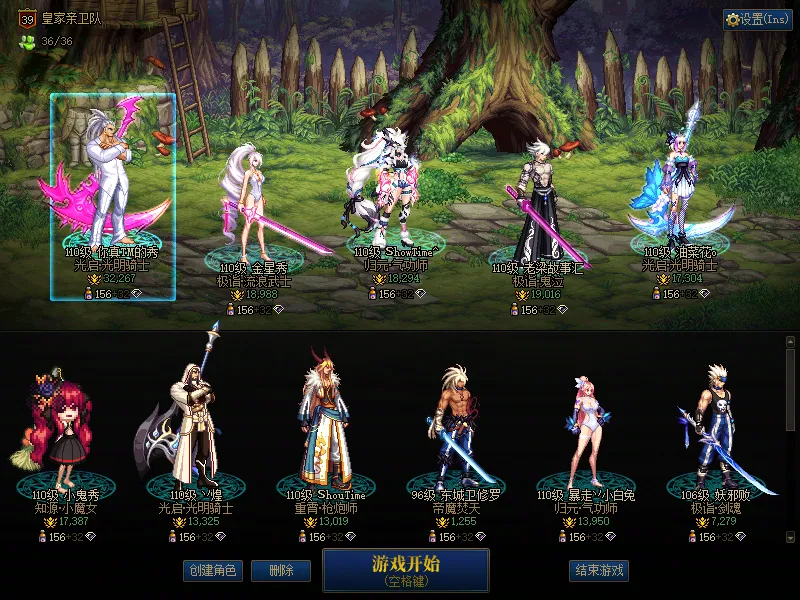The width and height of the screenshot is (800, 600).
Task: Open 创建角色 to create a character
Action: [212, 570]
